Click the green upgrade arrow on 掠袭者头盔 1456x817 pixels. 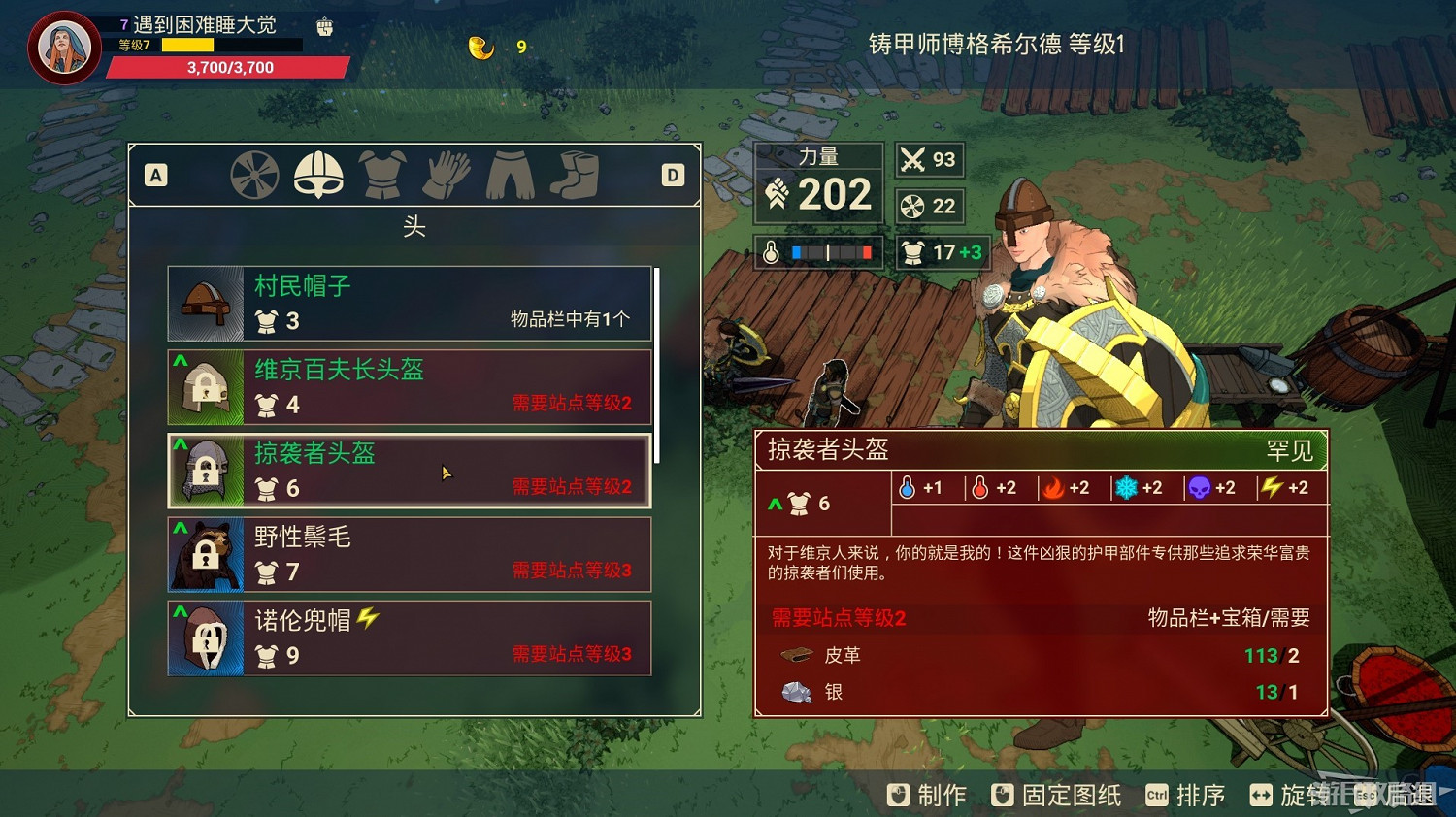tap(179, 442)
